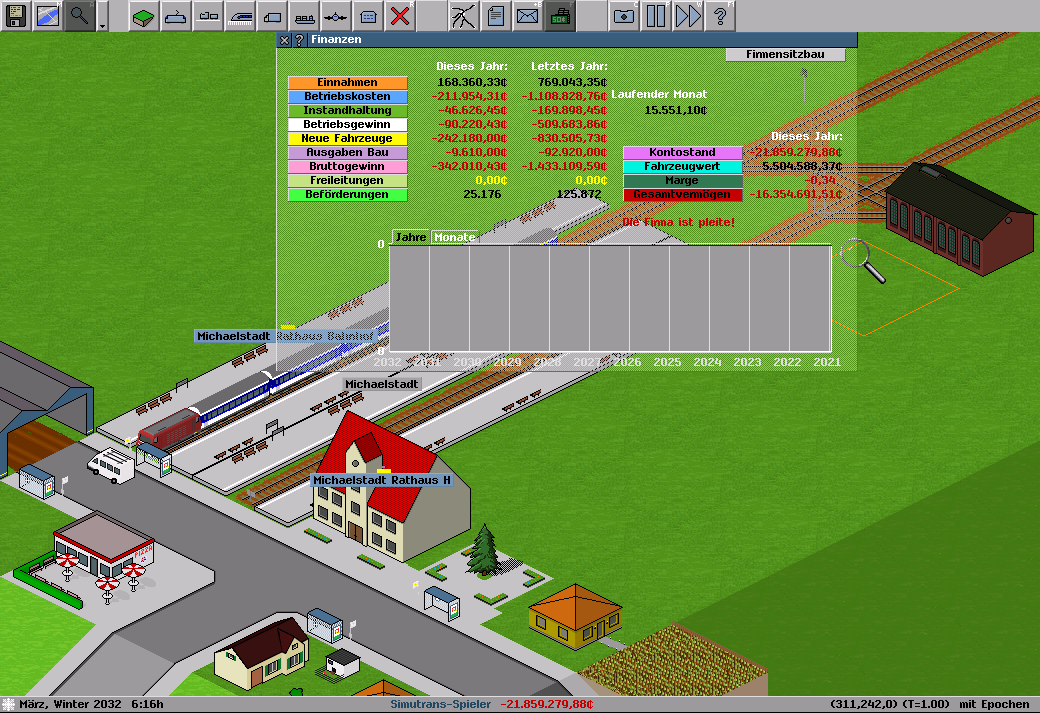Toggle the Neue Fahrzeuge chart line
The height and width of the screenshot is (713, 1040).
347,139
